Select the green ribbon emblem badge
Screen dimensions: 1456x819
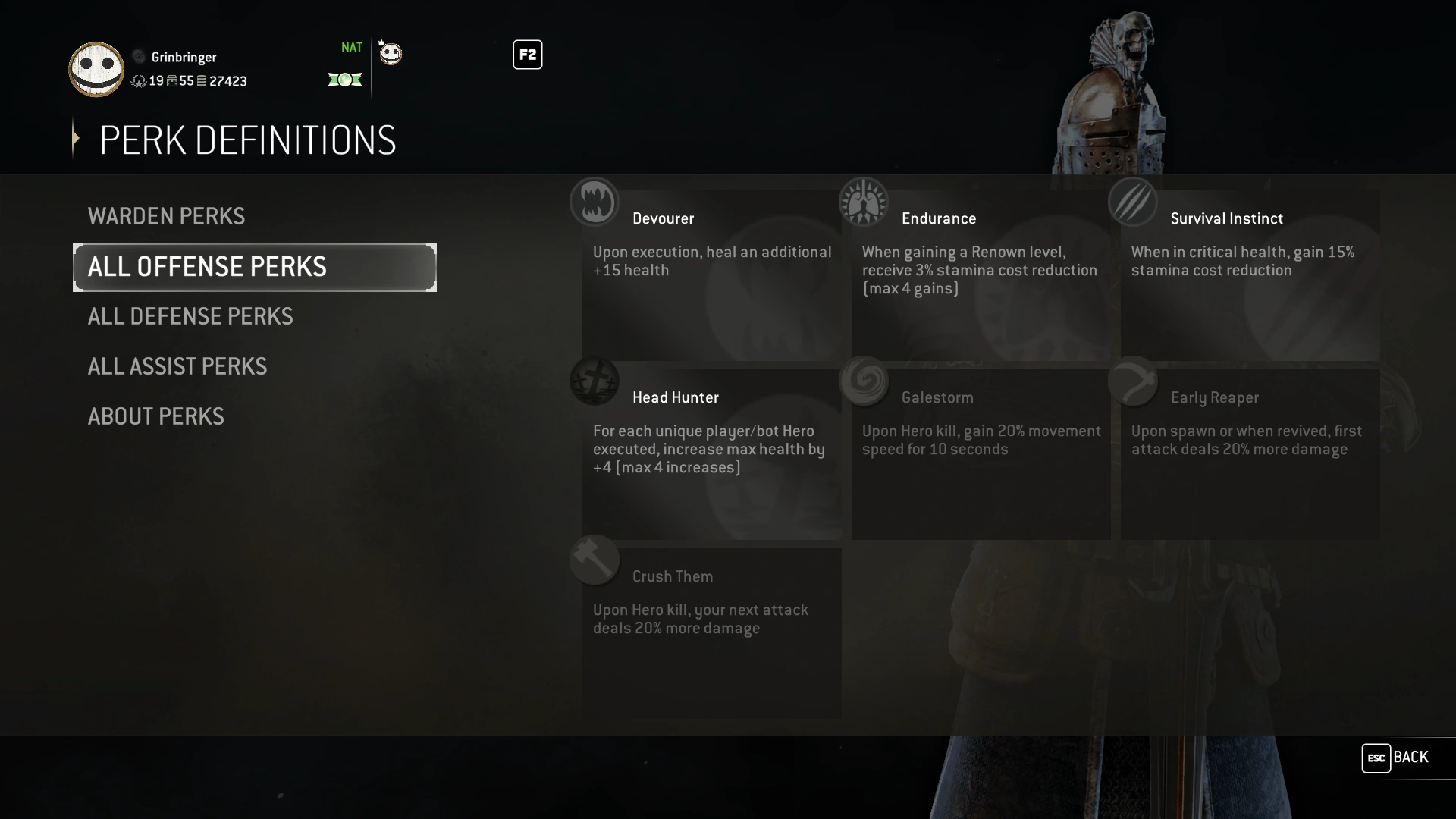click(x=345, y=80)
